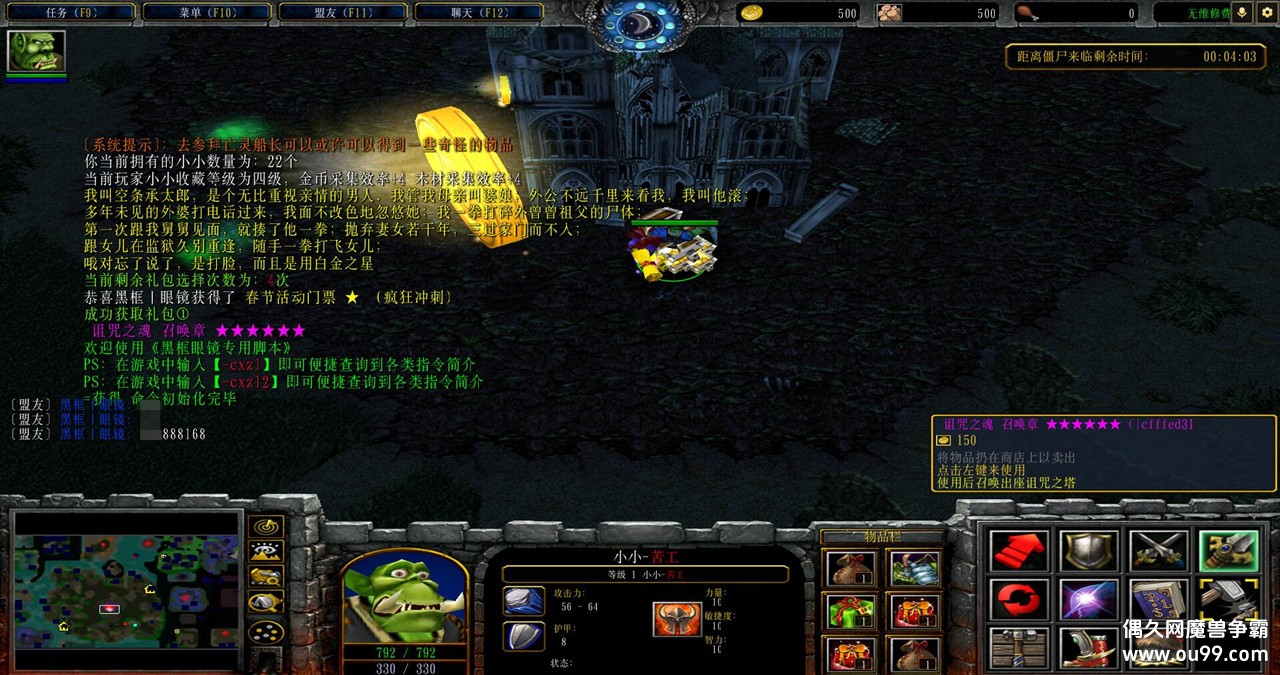Click on the minimap
Image resolution: width=1280 pixels, height=675 pixels.
(x=126, y=589)
